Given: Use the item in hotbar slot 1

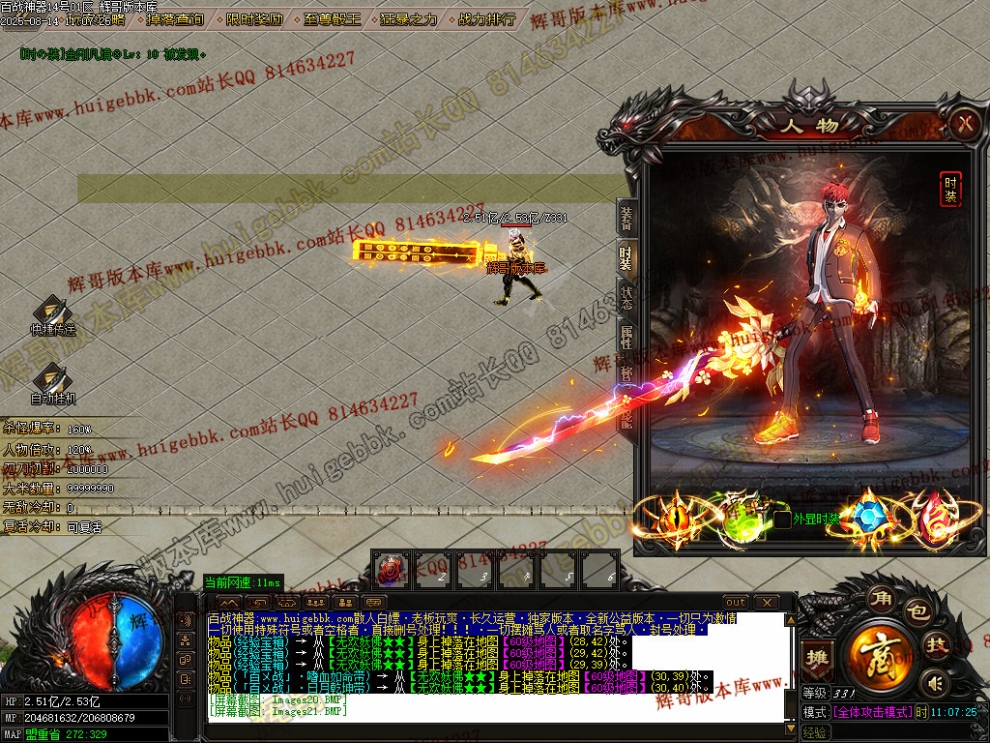Looking at the screenshot, I should click(x=391, y=569).
